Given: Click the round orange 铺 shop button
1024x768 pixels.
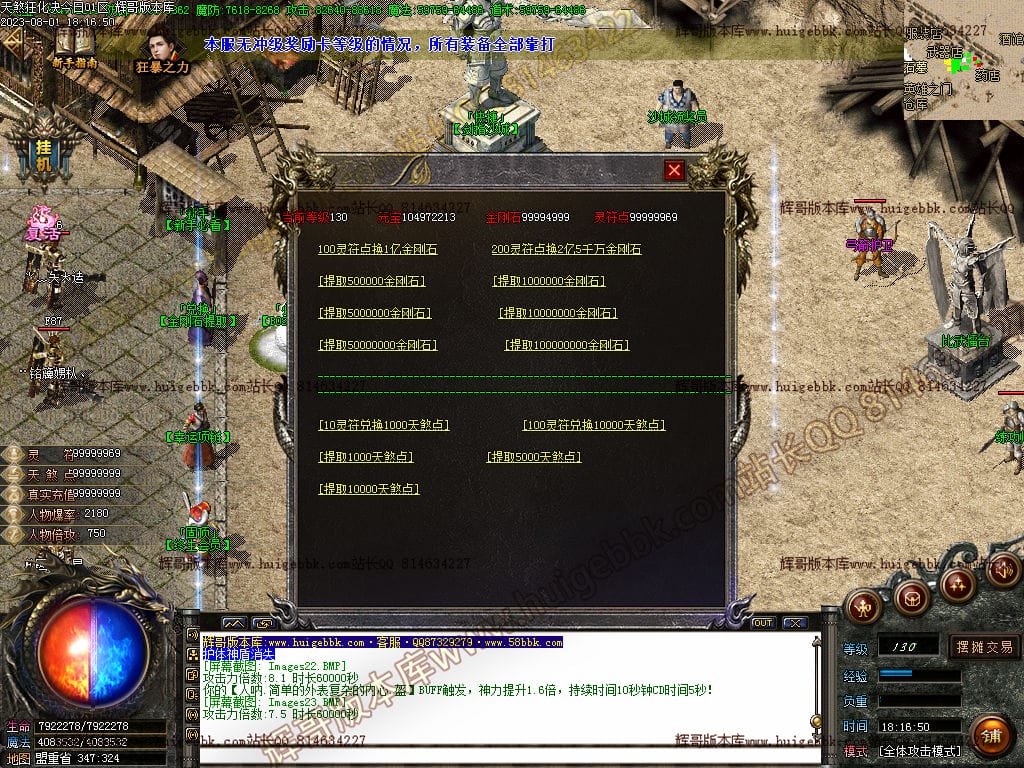Looking at the screenshot, I should click(991, 736).
